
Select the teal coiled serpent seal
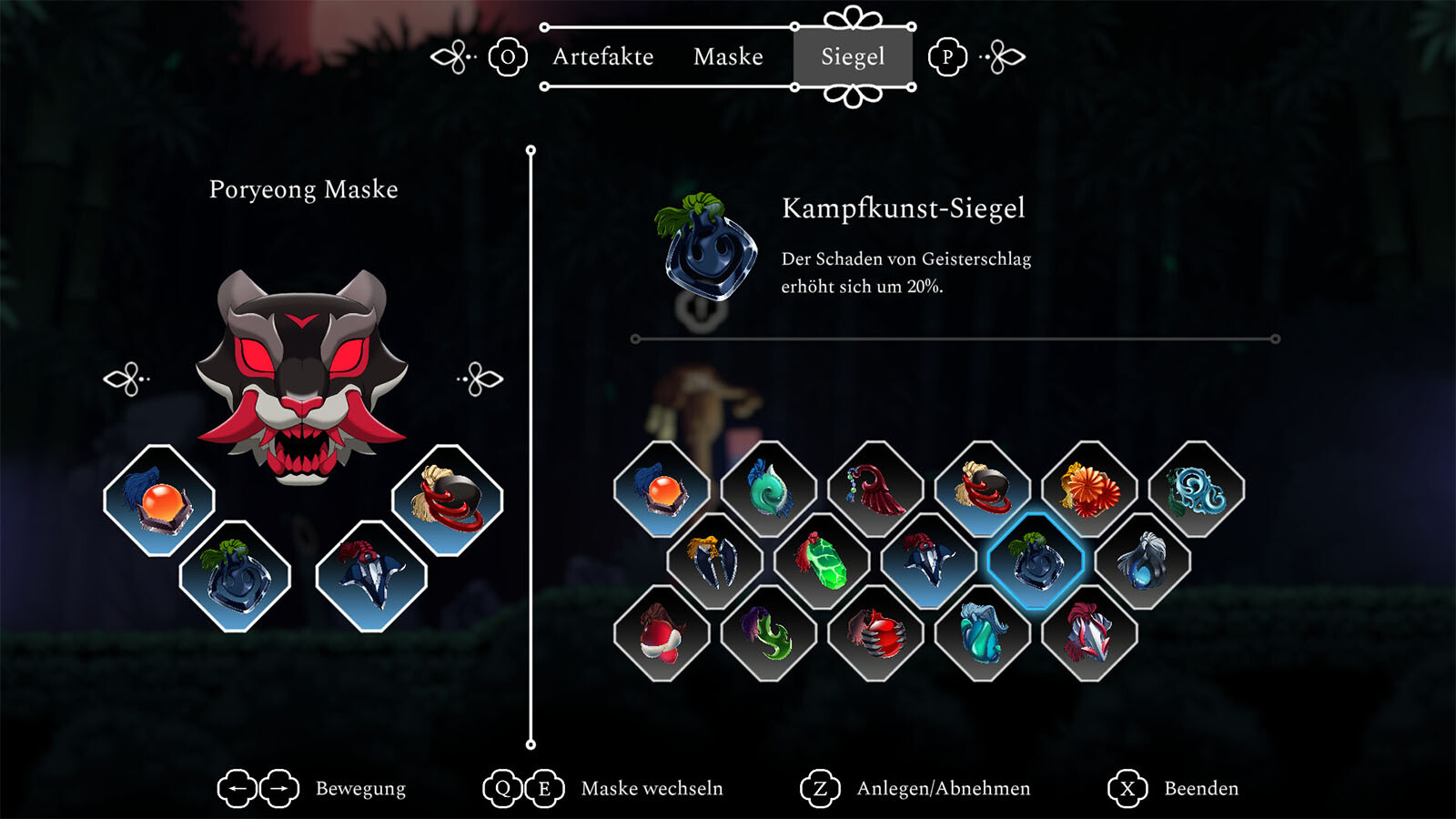(x=983, y=633)
